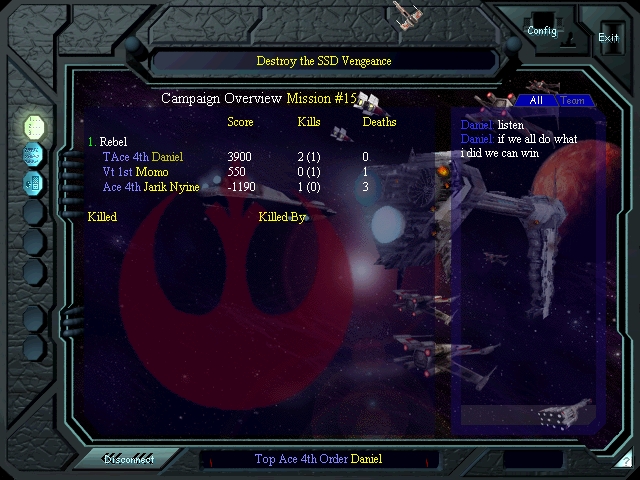The height and width of the screenshot is (480, 640).
Task: Click the Exit button
Action: (608, 37)
